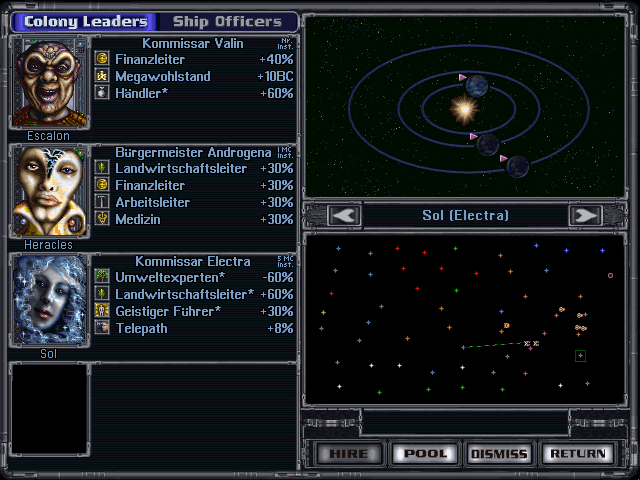Select Androgena's Medizin skill row
The width and height of the screenshot is (640, 480).
[194, 219]
